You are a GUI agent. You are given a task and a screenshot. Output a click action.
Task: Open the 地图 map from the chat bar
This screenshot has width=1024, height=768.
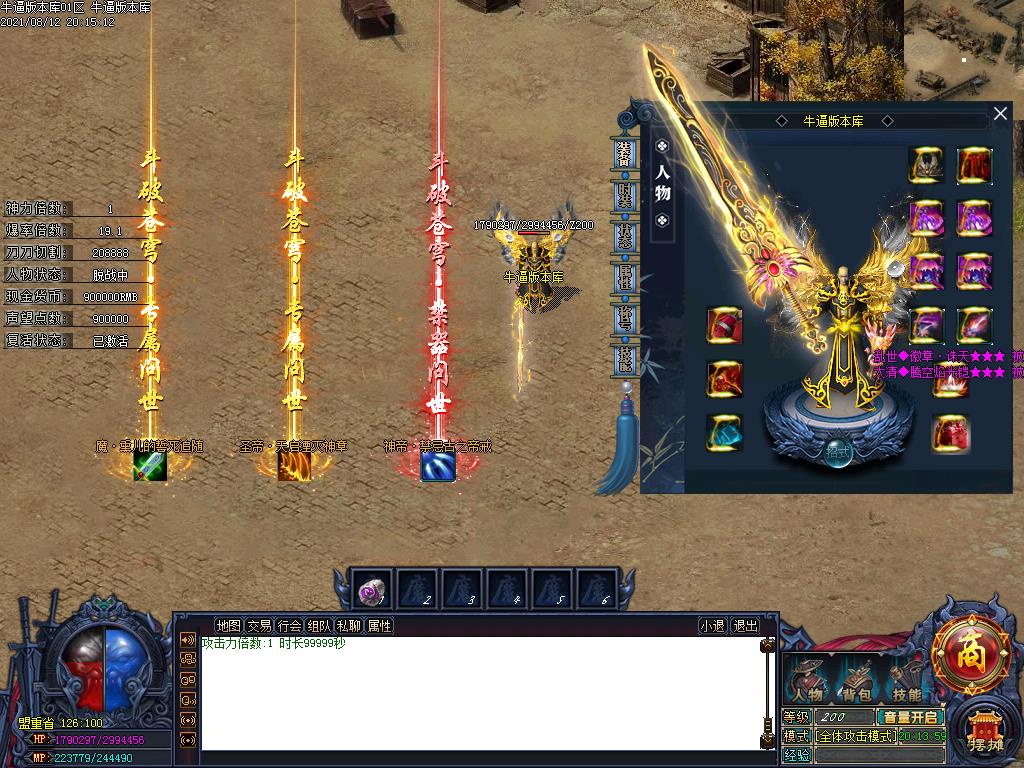coord(228,626)
